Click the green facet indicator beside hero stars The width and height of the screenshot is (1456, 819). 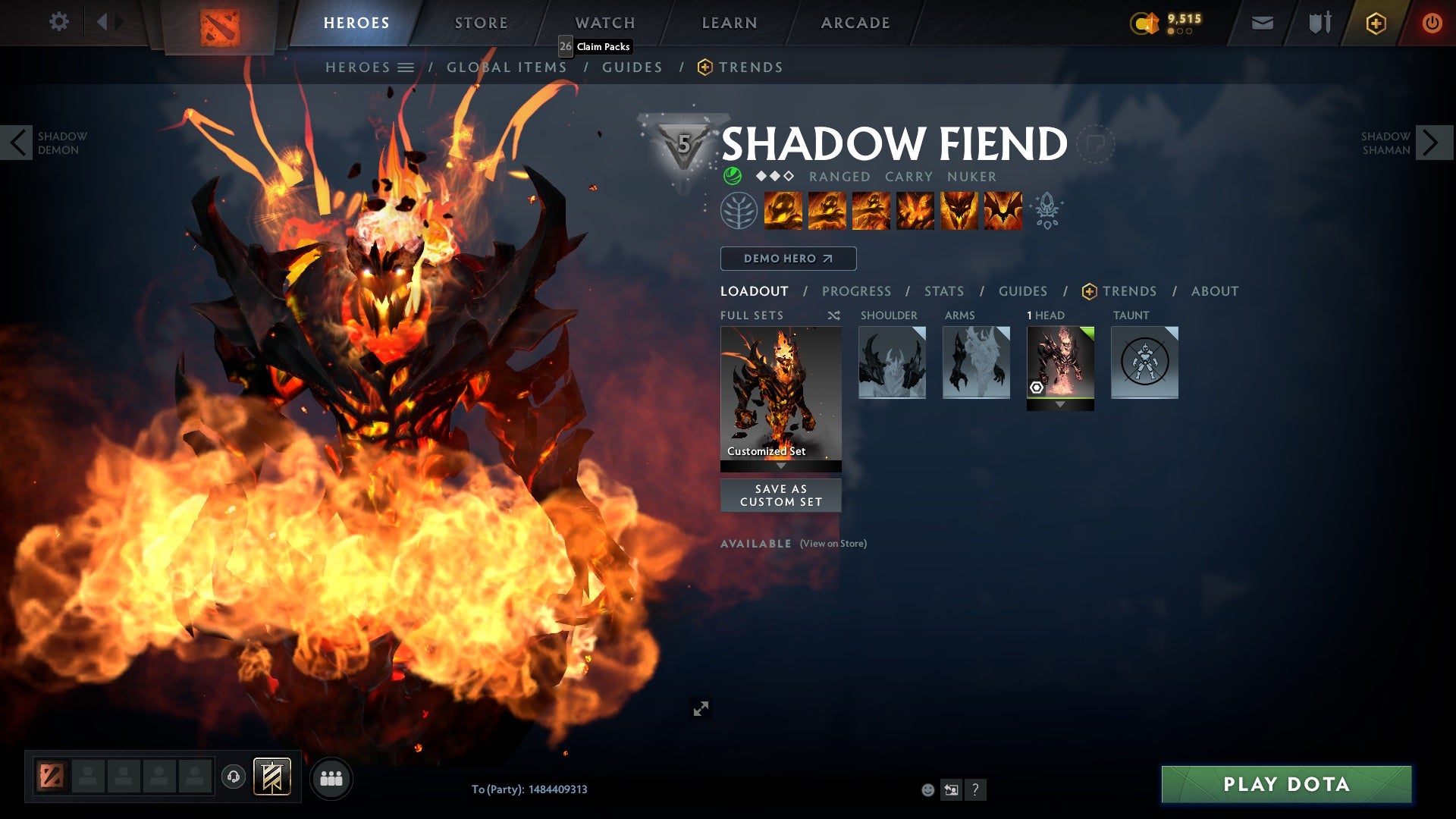point(732,176)
